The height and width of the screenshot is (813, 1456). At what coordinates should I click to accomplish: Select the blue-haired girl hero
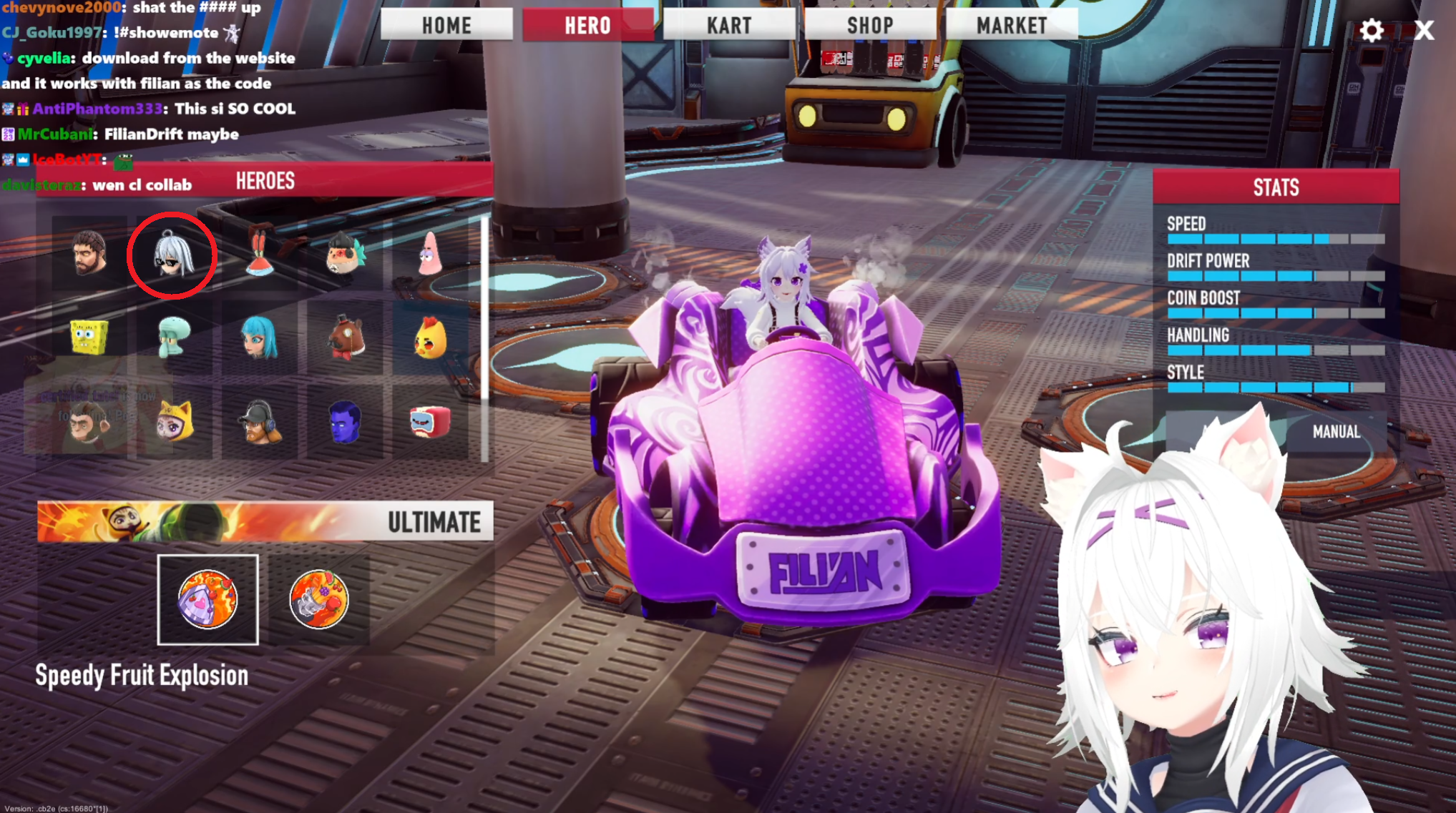[259, 337]
